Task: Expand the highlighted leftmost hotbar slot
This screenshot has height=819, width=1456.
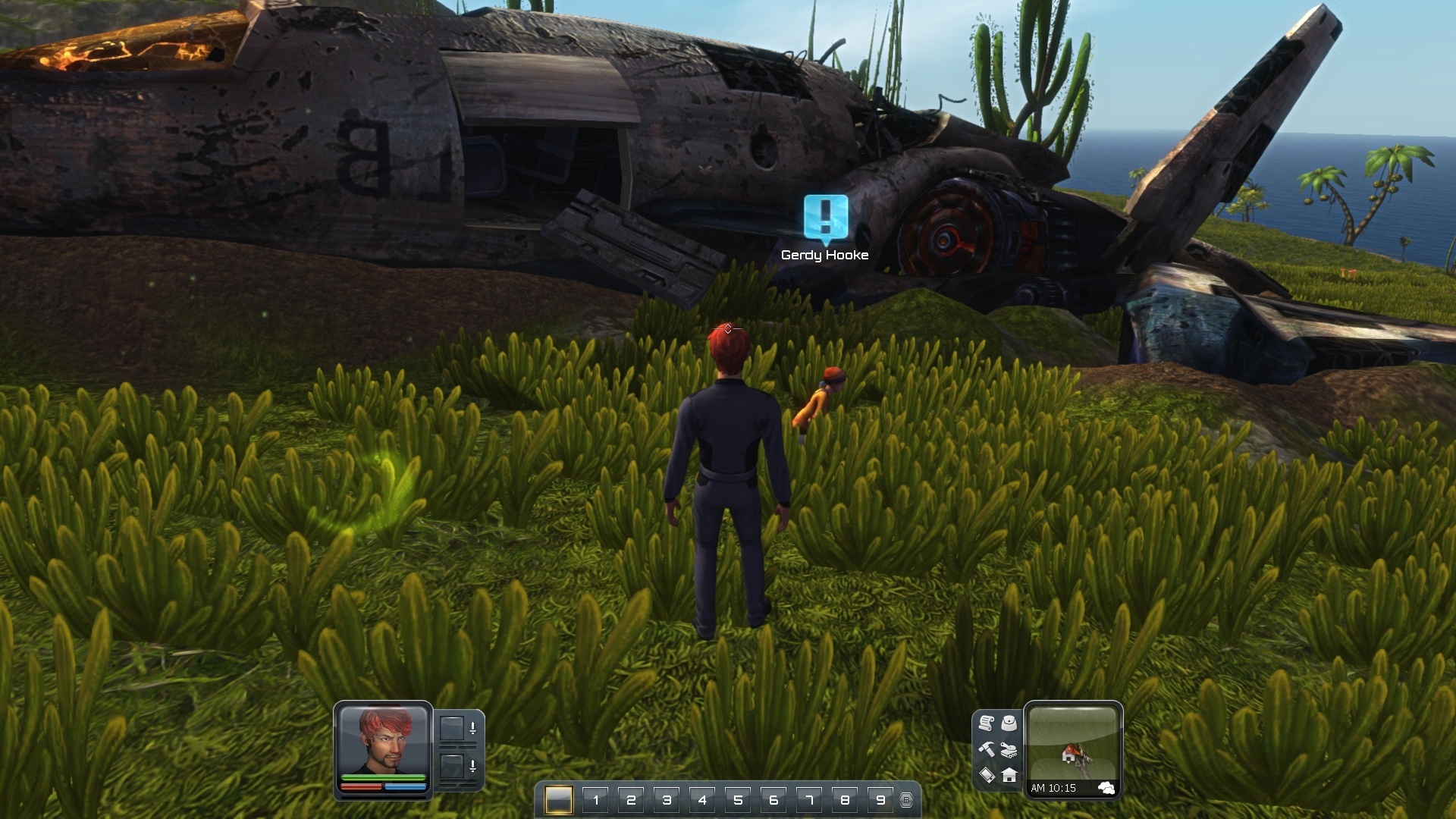Action: pyautogui.click(x=559, y=799)
